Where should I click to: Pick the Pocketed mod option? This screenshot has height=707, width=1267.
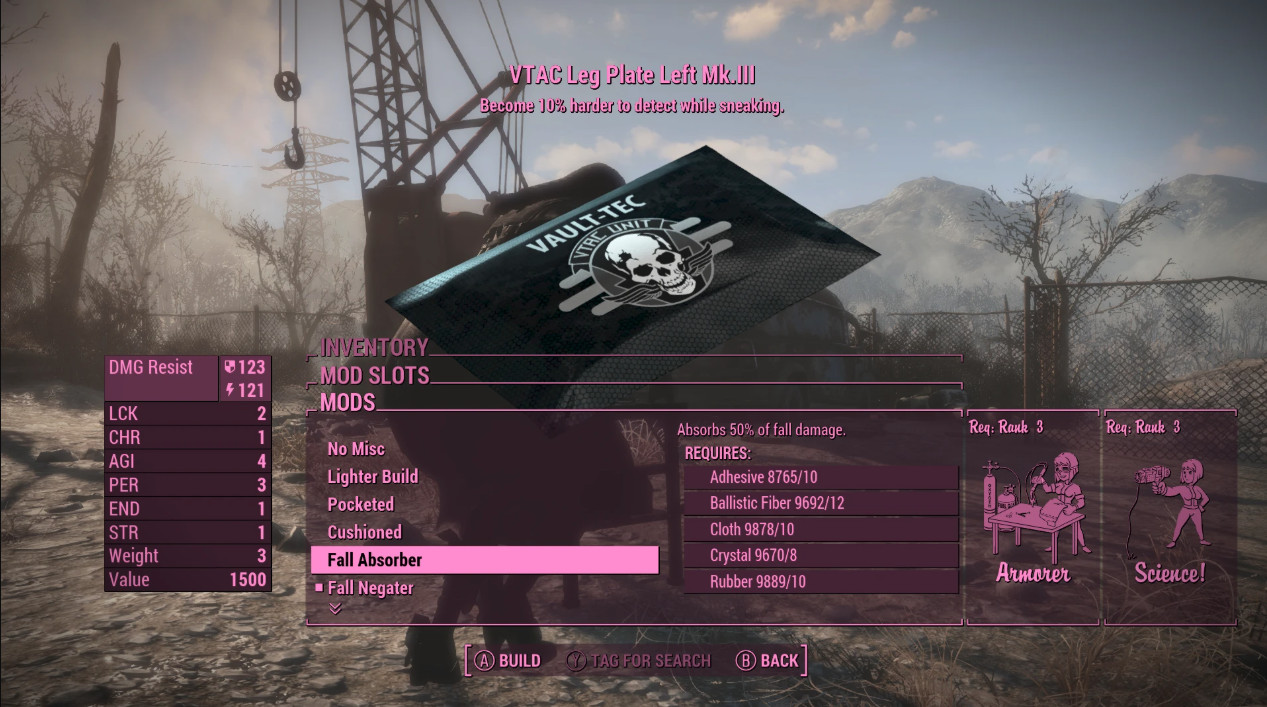(x=361, y=505)
